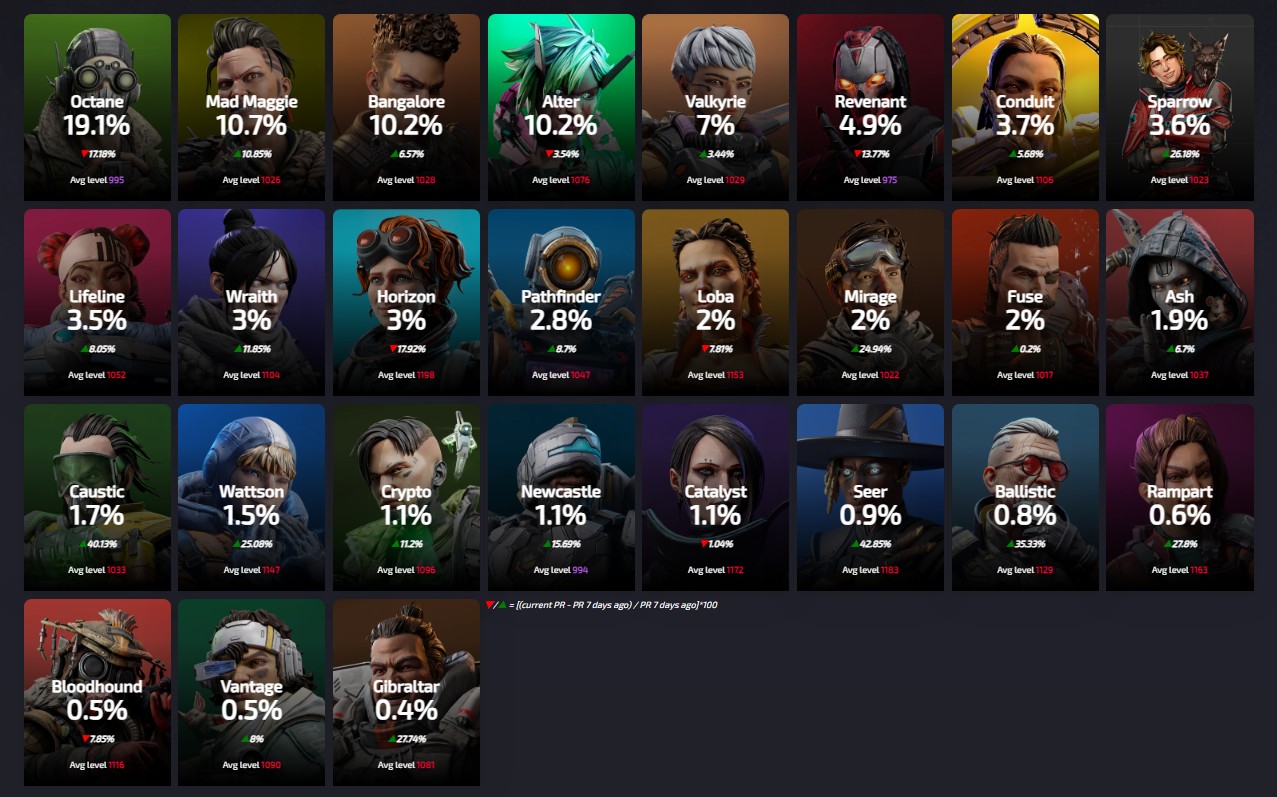
Task: Select the Seer card
Action: 870,497
